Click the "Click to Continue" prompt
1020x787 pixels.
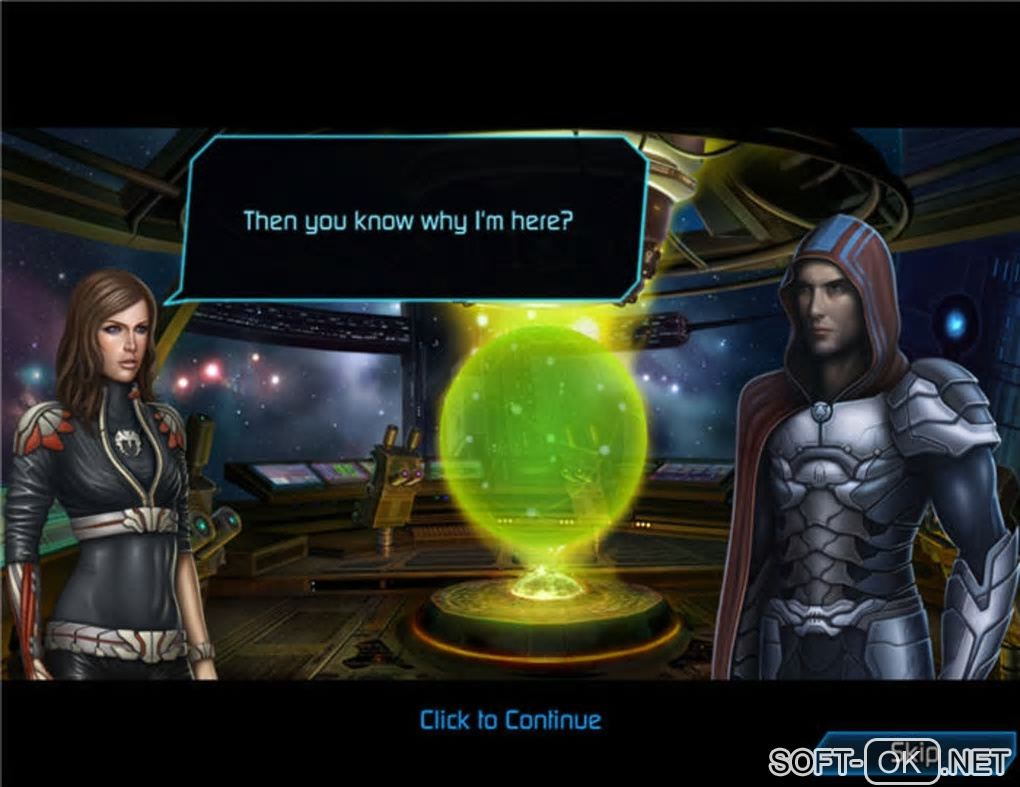tap(511, 720)
